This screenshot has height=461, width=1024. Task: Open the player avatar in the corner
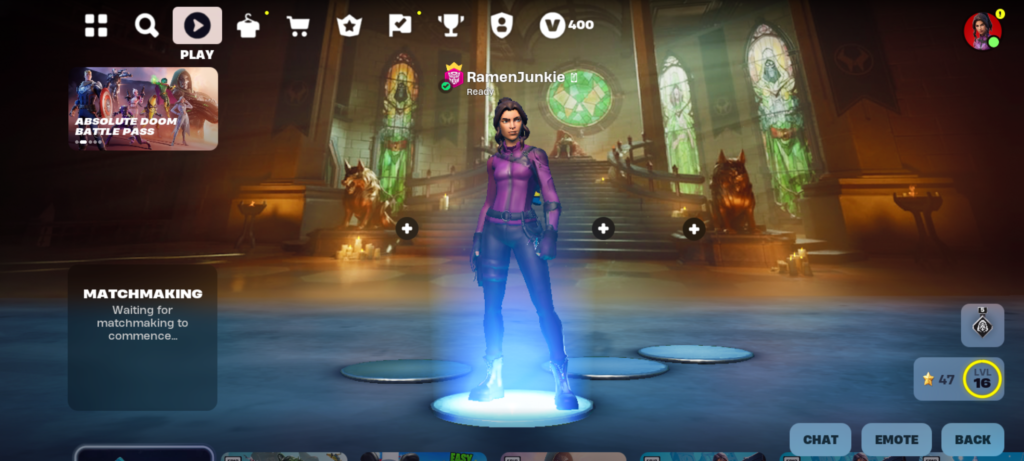click(981, 31)
